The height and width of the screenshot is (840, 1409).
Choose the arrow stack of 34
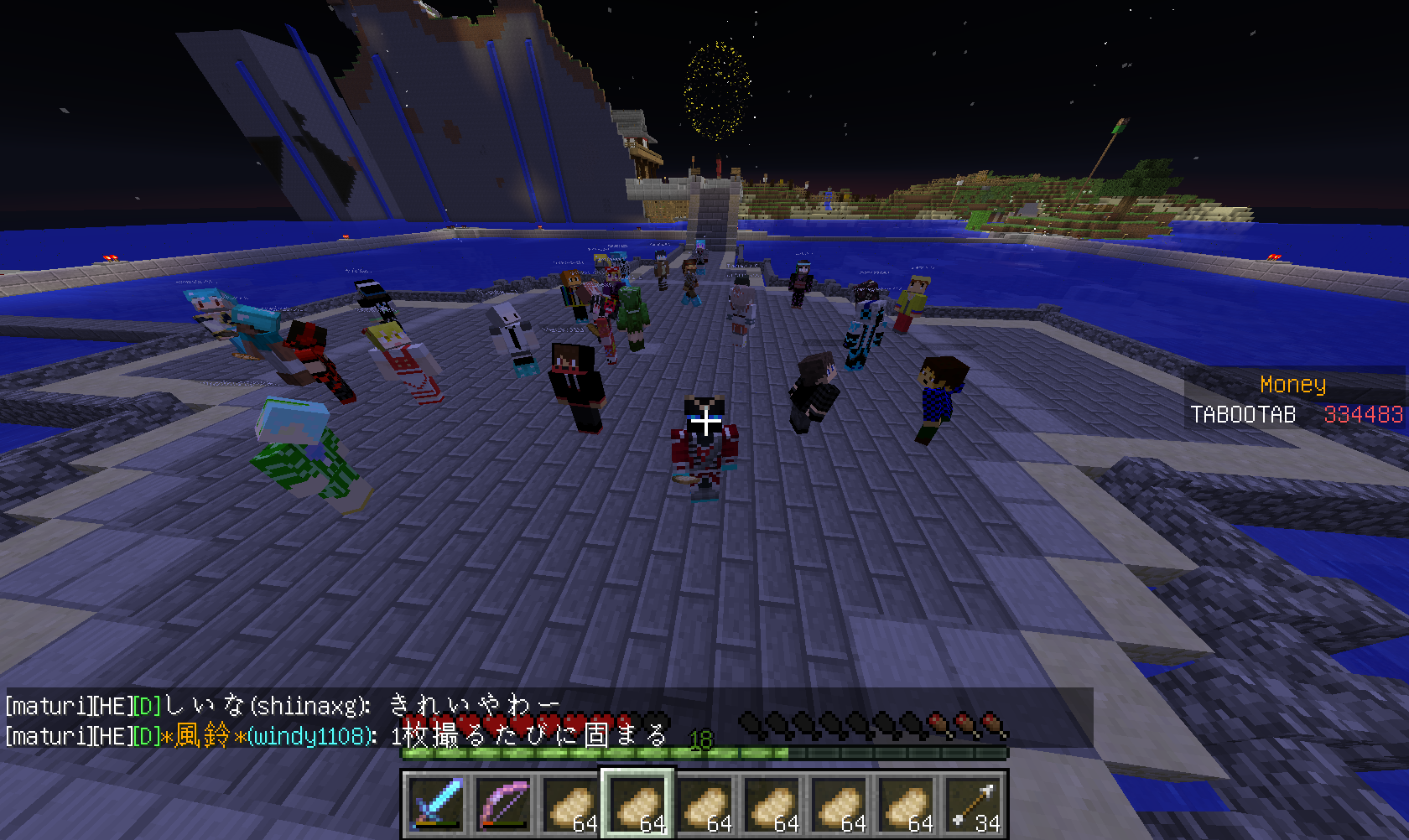(x=974, y=805)
